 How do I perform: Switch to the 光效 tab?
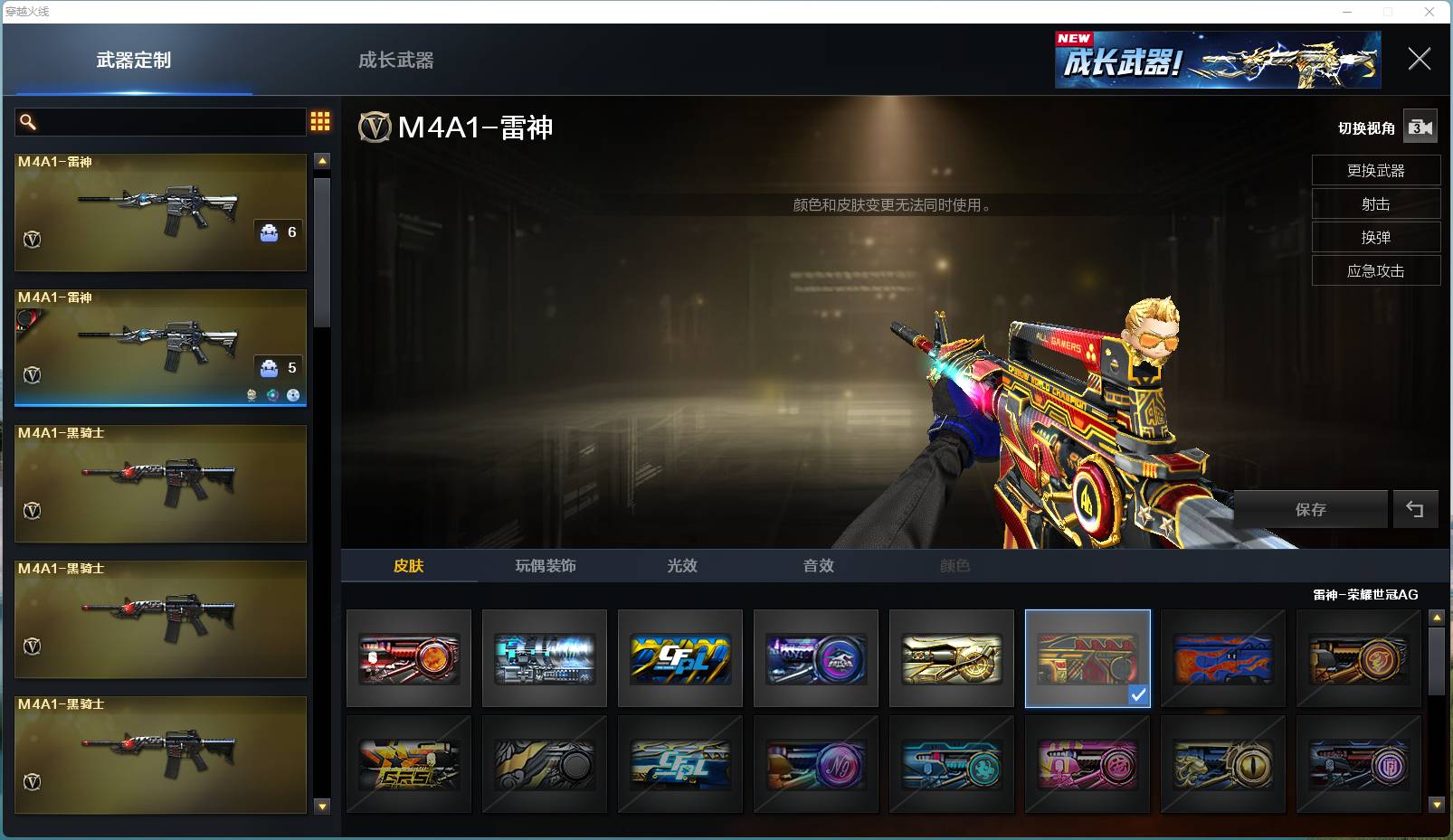click(682, 566)
